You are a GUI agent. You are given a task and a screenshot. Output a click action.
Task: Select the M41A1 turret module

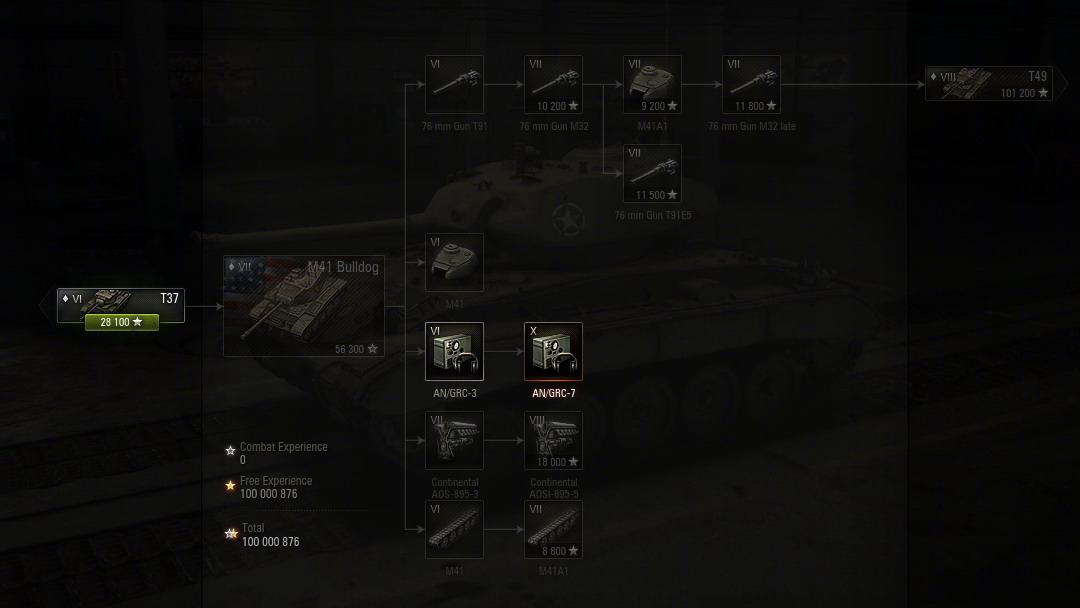coord(652,85)
